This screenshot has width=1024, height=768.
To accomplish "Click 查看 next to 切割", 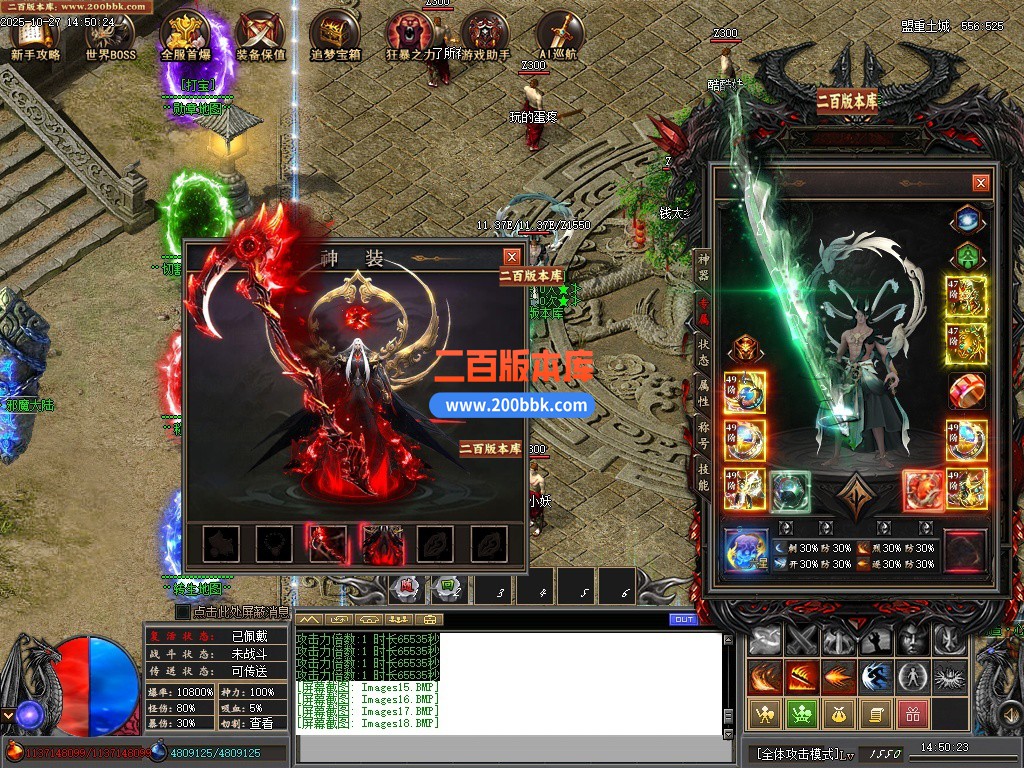I will click(261, 723).
